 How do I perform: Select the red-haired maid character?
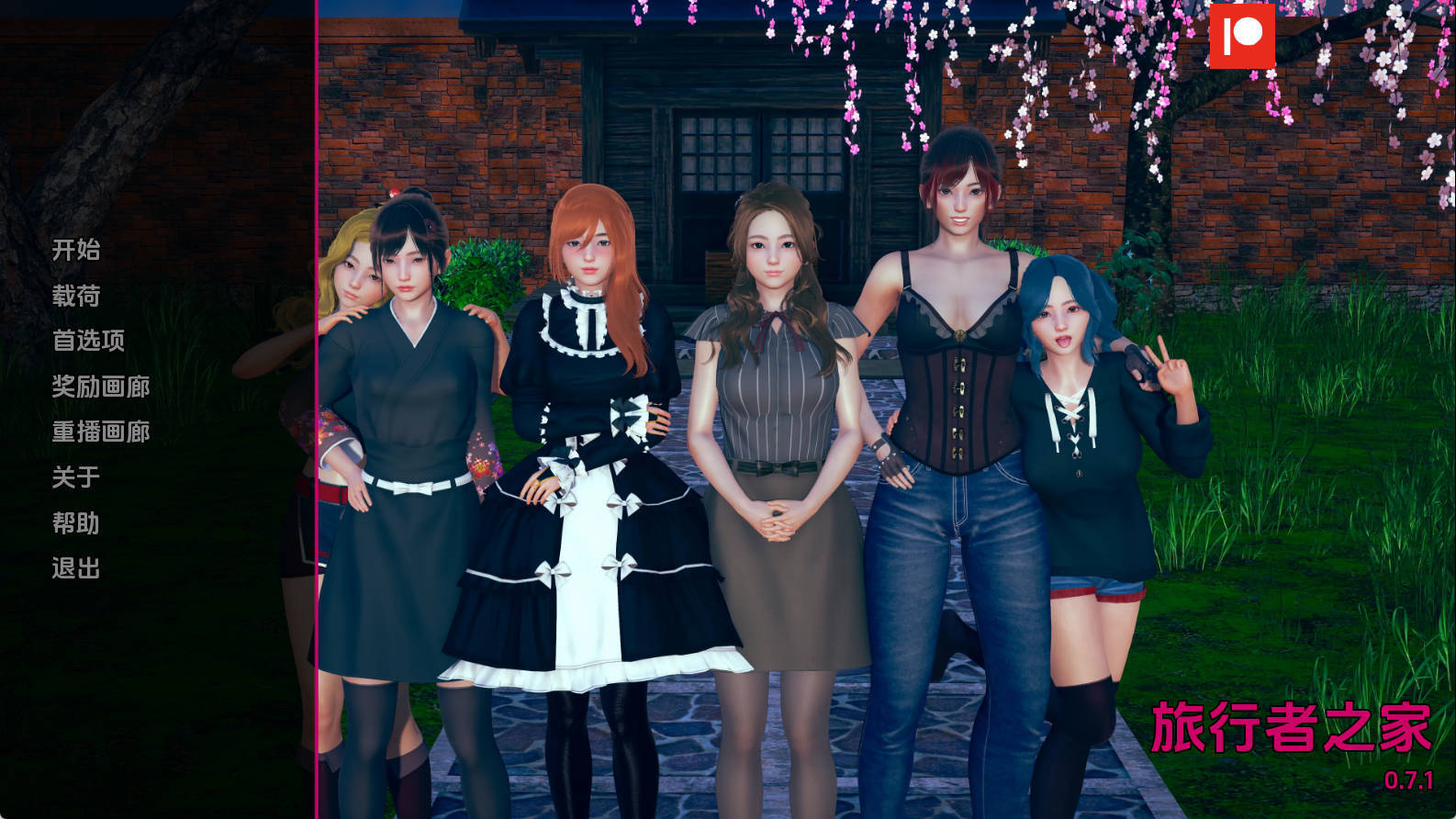point(588,413)
